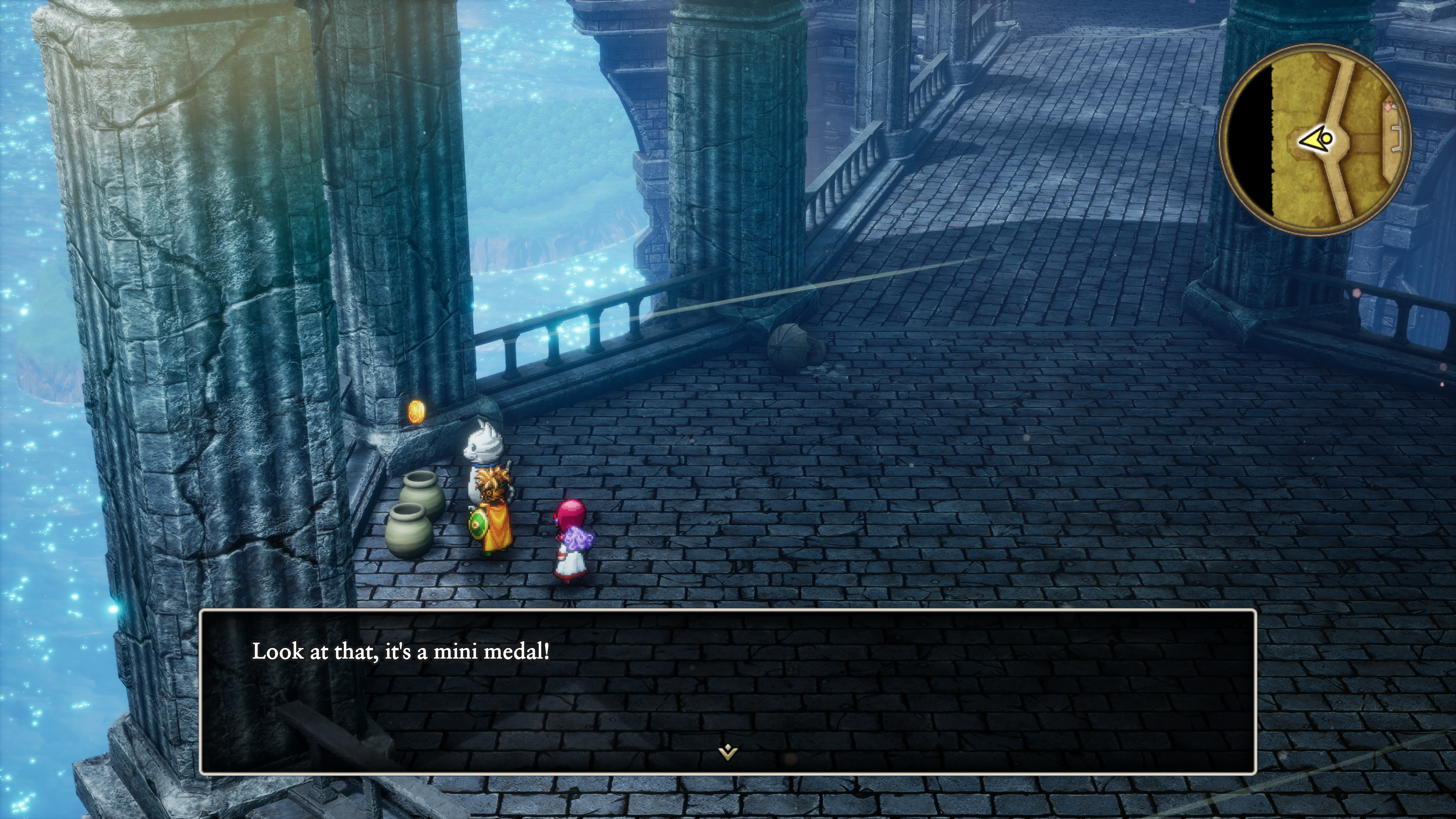Image resolution: width=1456 pixels, height=819 pixels.
Task: Advance dialogue with the continue arrow
Action: coord(728,752)
